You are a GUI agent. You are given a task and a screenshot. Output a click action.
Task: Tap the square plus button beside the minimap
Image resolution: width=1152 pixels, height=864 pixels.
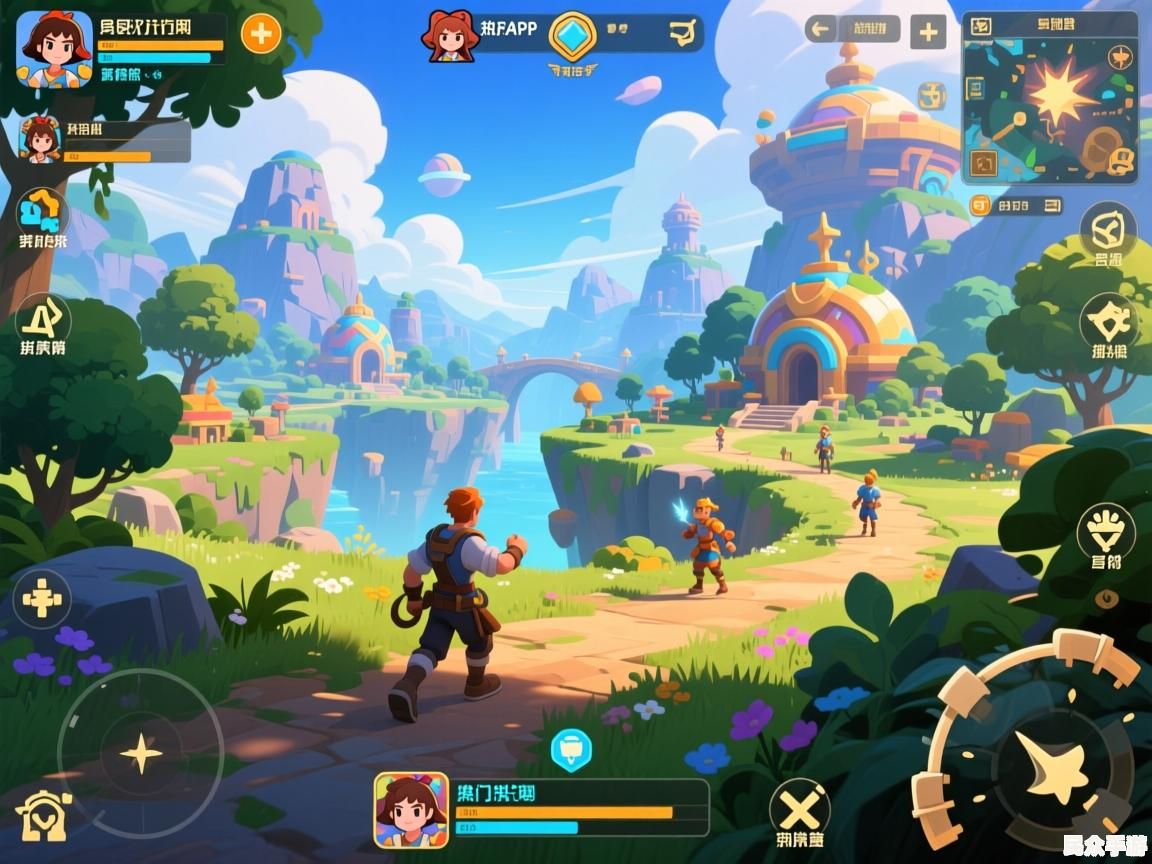tap(927, 32)
